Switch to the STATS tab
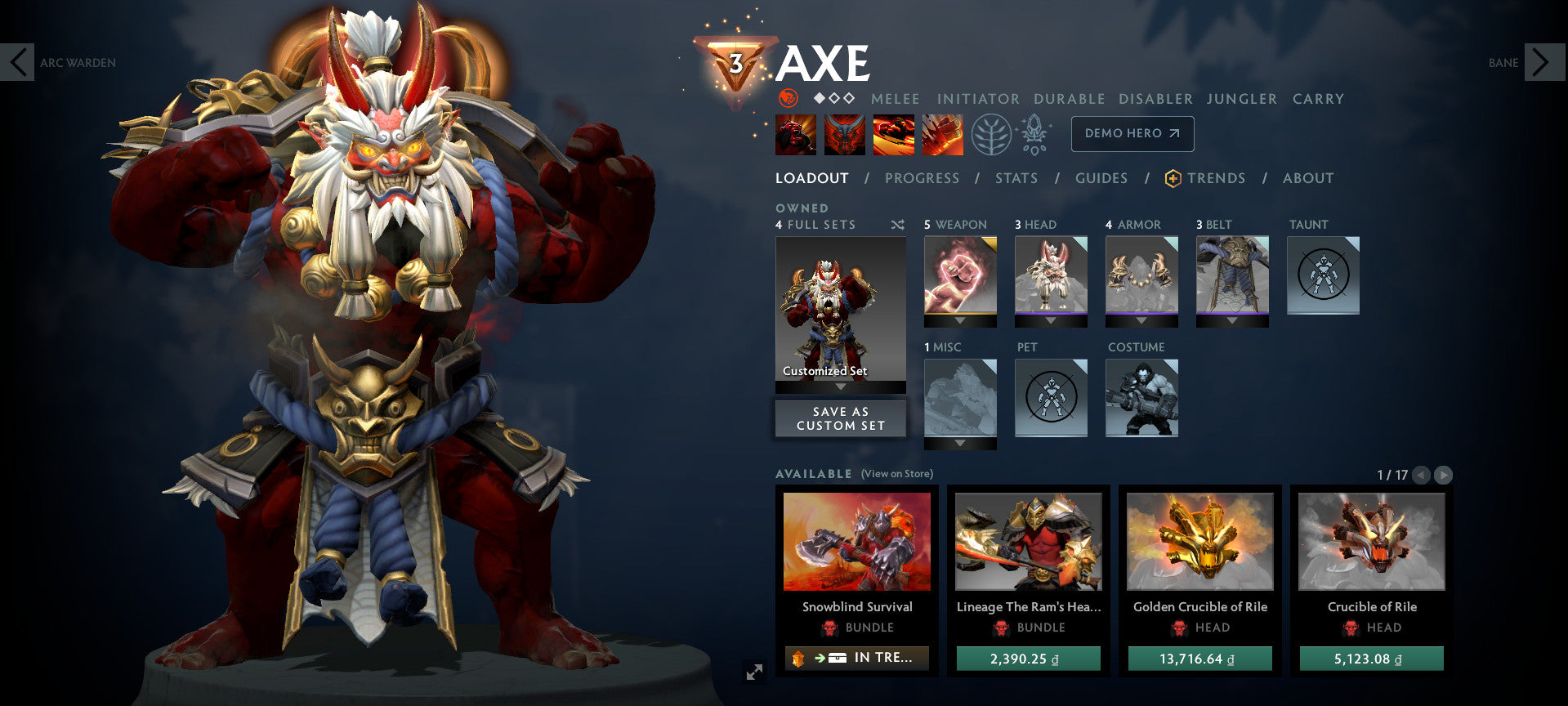 click(x=1016, y=178)
